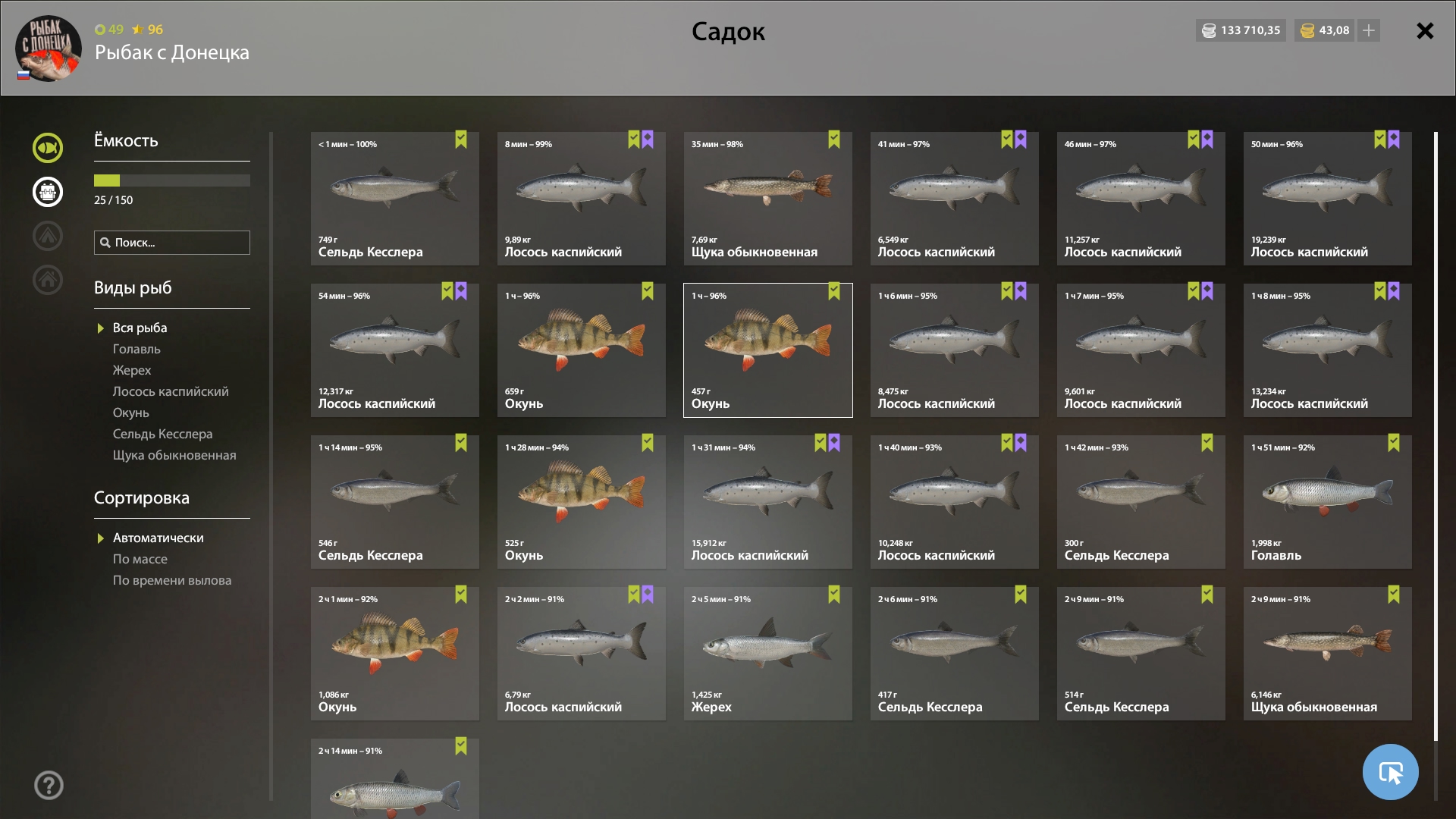The height and width of the screenshot is (819, 1456).
Task: Open the fish icon keepnet tab
Action: (x=48, y=148)
